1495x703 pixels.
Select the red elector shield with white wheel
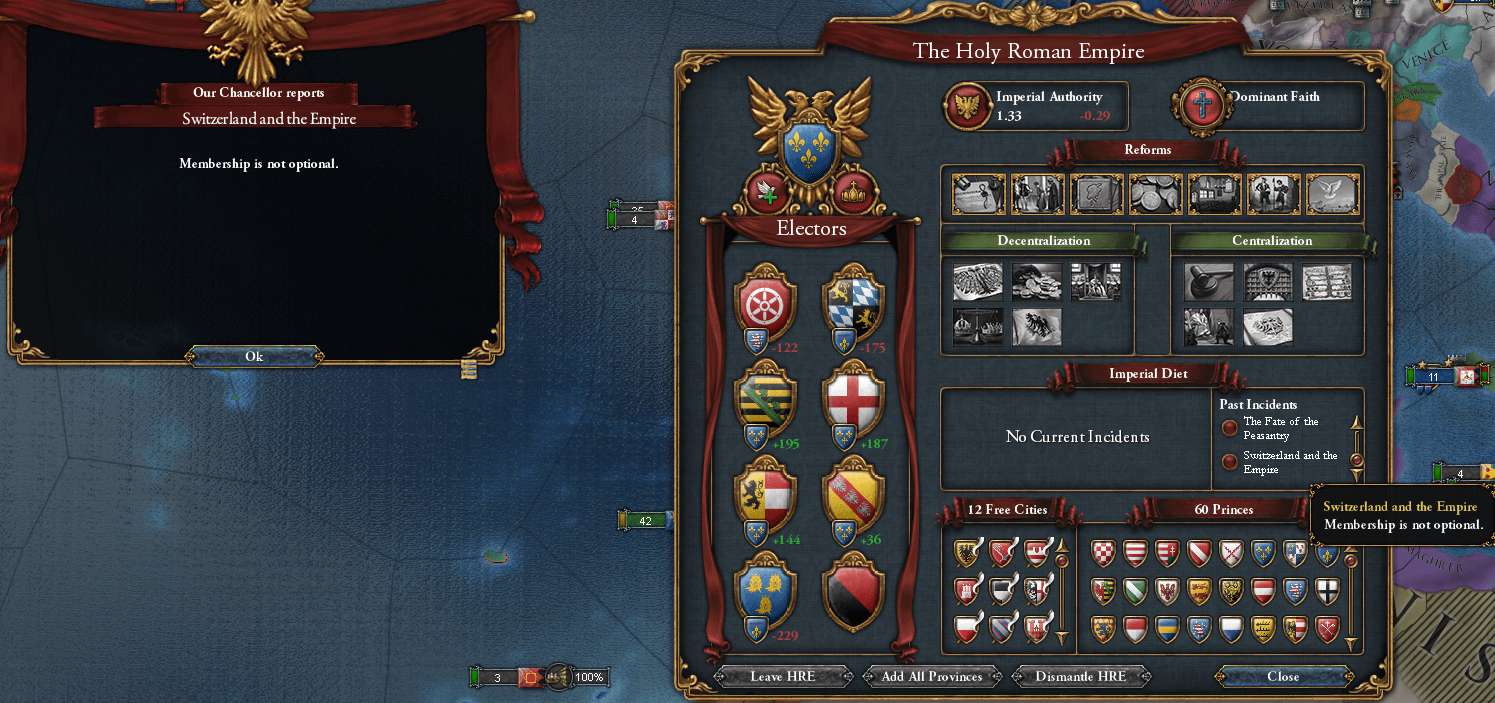(765, 304)
